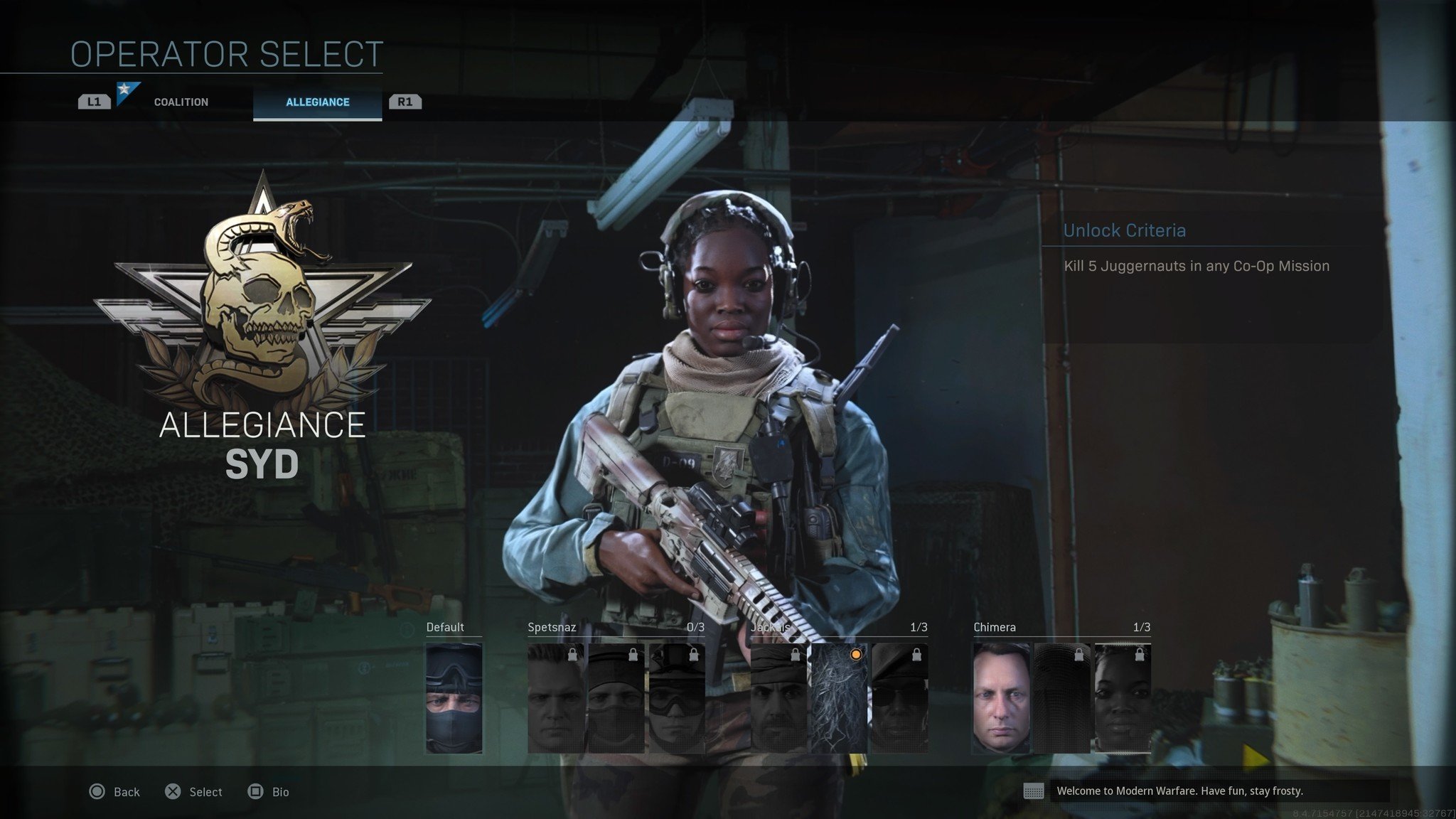Viewport: 1456px width, 819px height.
Task: Switch to the Coalition faction tab
Action: coord(181,102)
